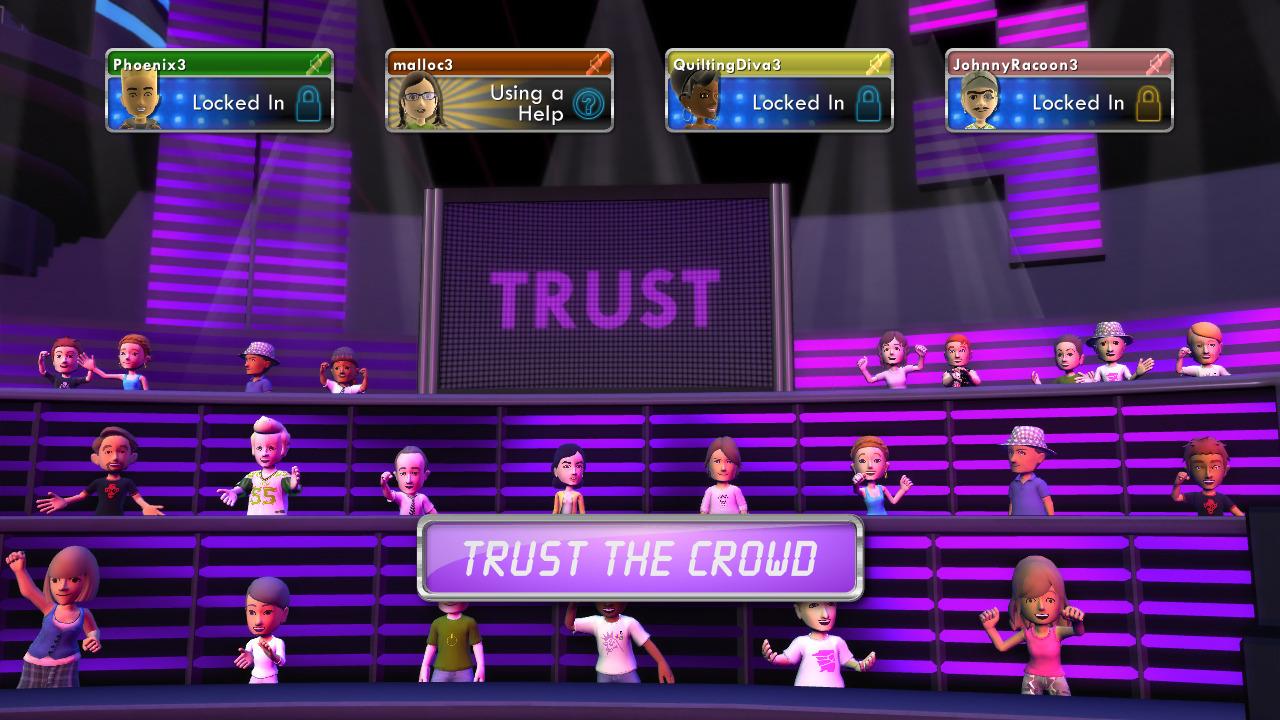Expand JohnnyRacoon3's player panel
The width and height of the screenshot is (1280, 720).
point(1062,90)
